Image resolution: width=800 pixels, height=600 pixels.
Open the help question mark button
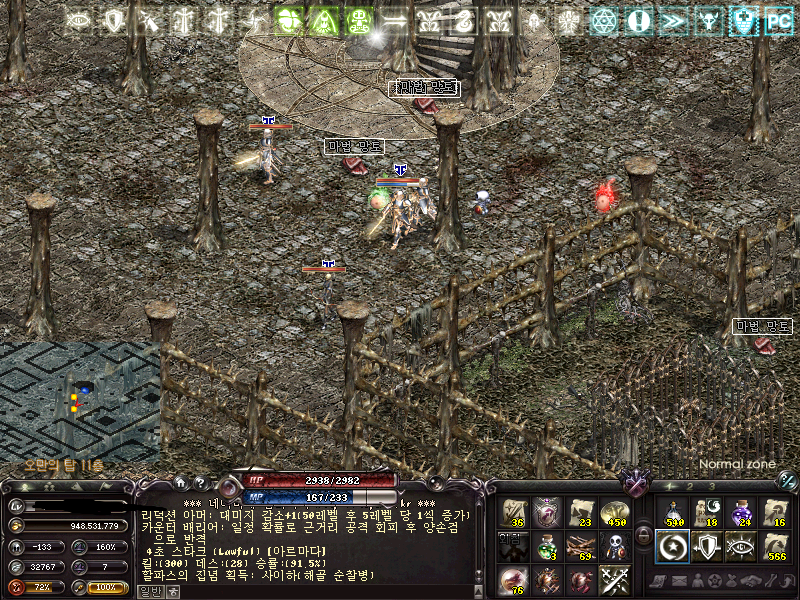pos(201,482)
